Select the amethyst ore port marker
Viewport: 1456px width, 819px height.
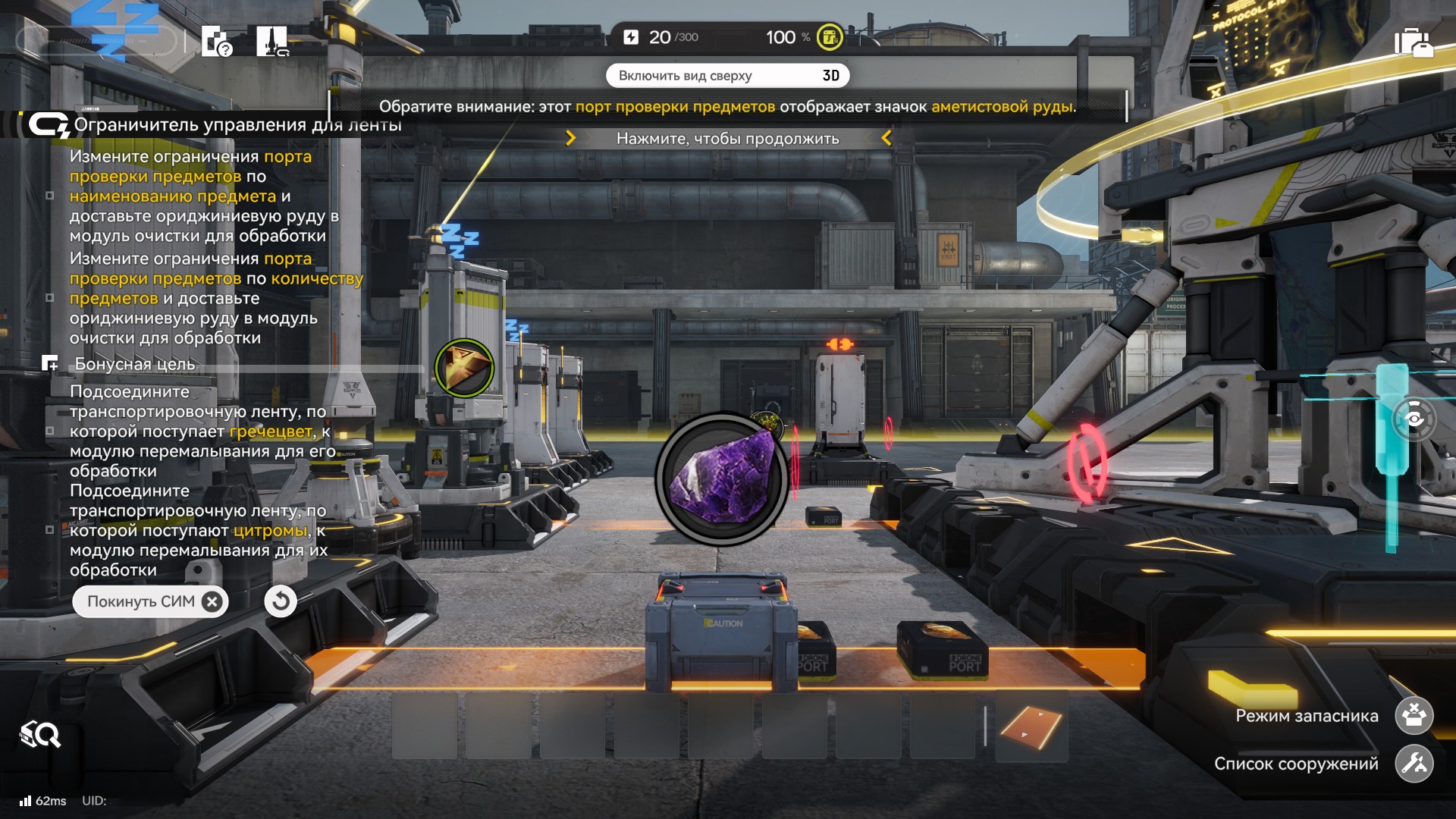[721, 479]
